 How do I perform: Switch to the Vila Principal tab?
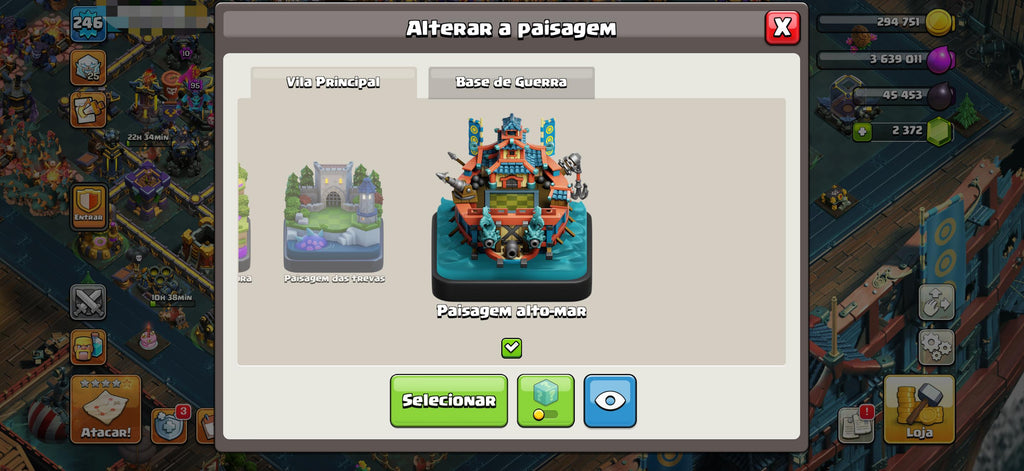(333, 83)
